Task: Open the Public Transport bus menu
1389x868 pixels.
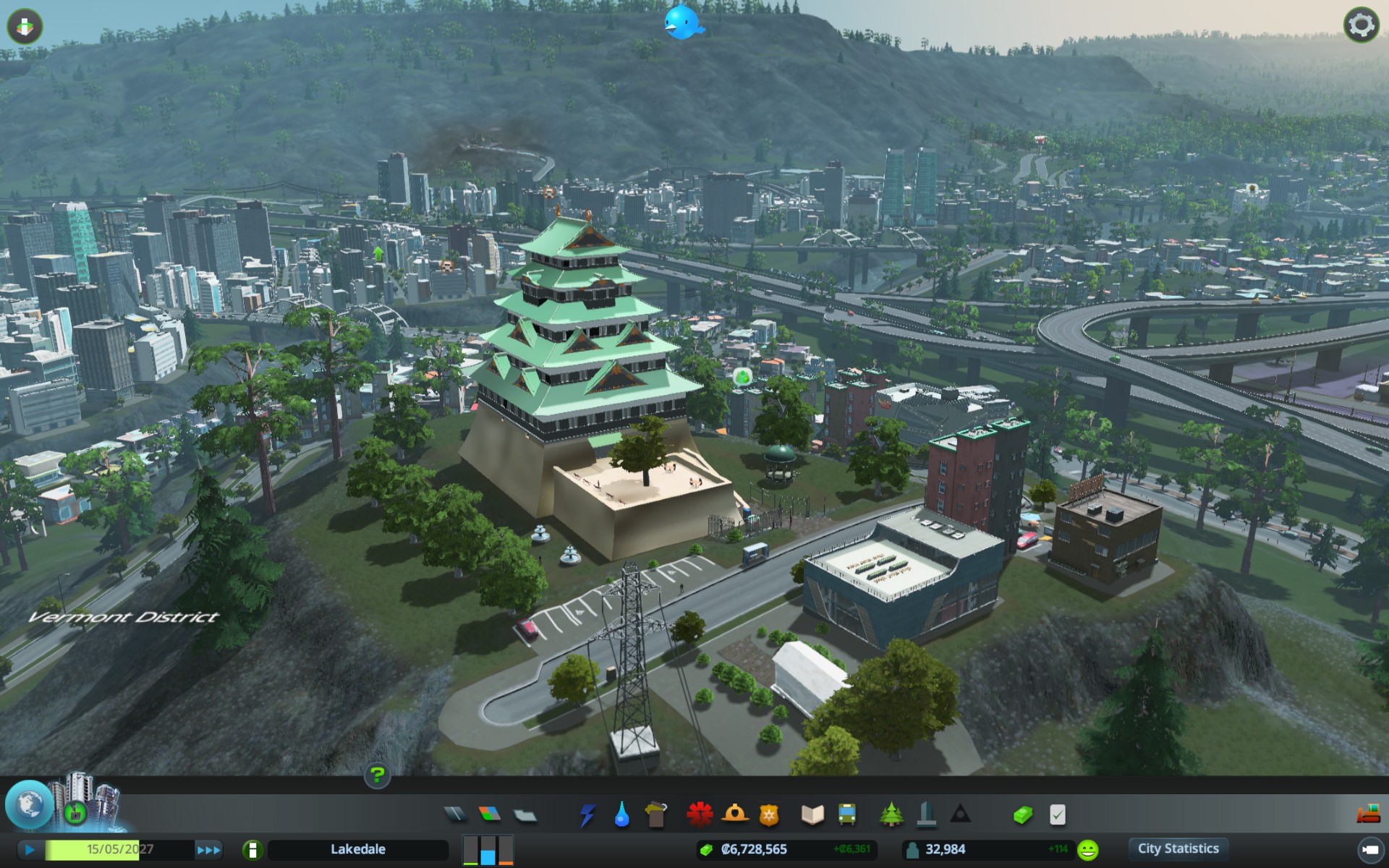Action: pos(847,814)
